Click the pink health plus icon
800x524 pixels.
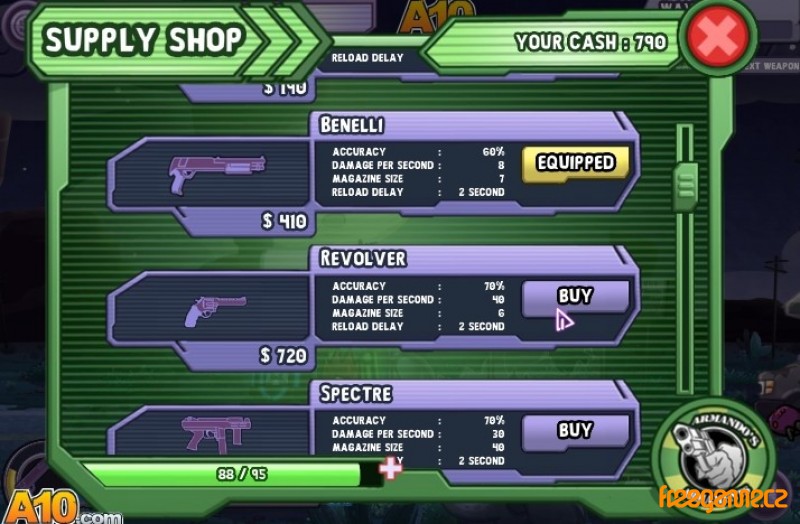390,468
